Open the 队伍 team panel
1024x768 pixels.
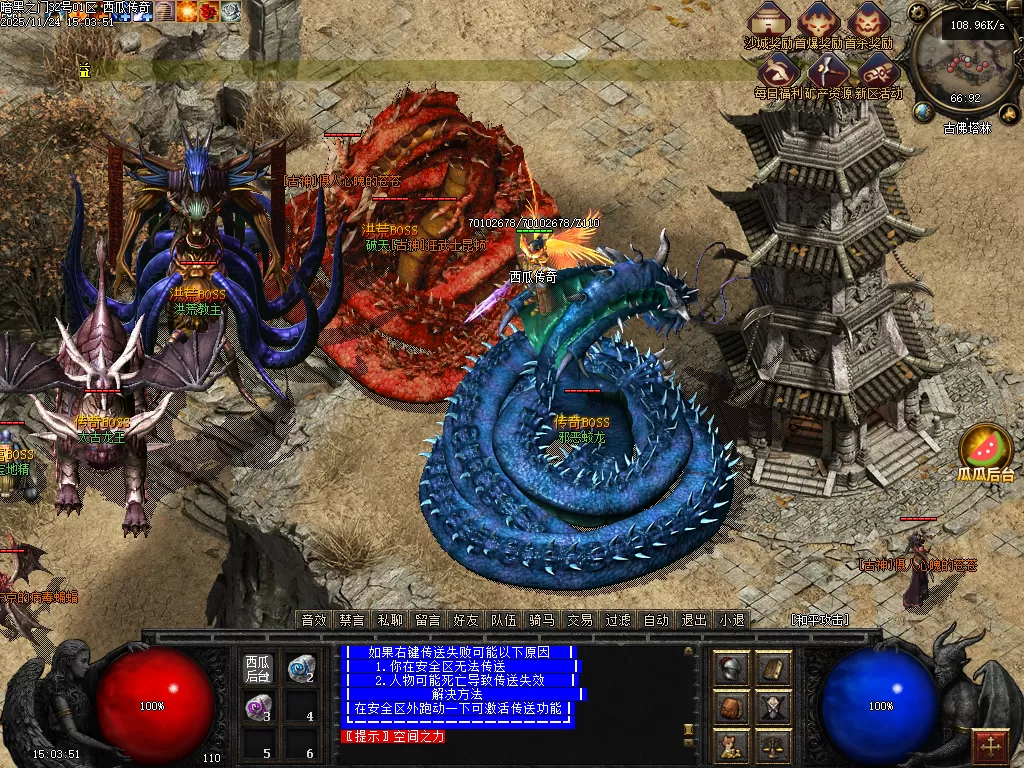[504, 620]
